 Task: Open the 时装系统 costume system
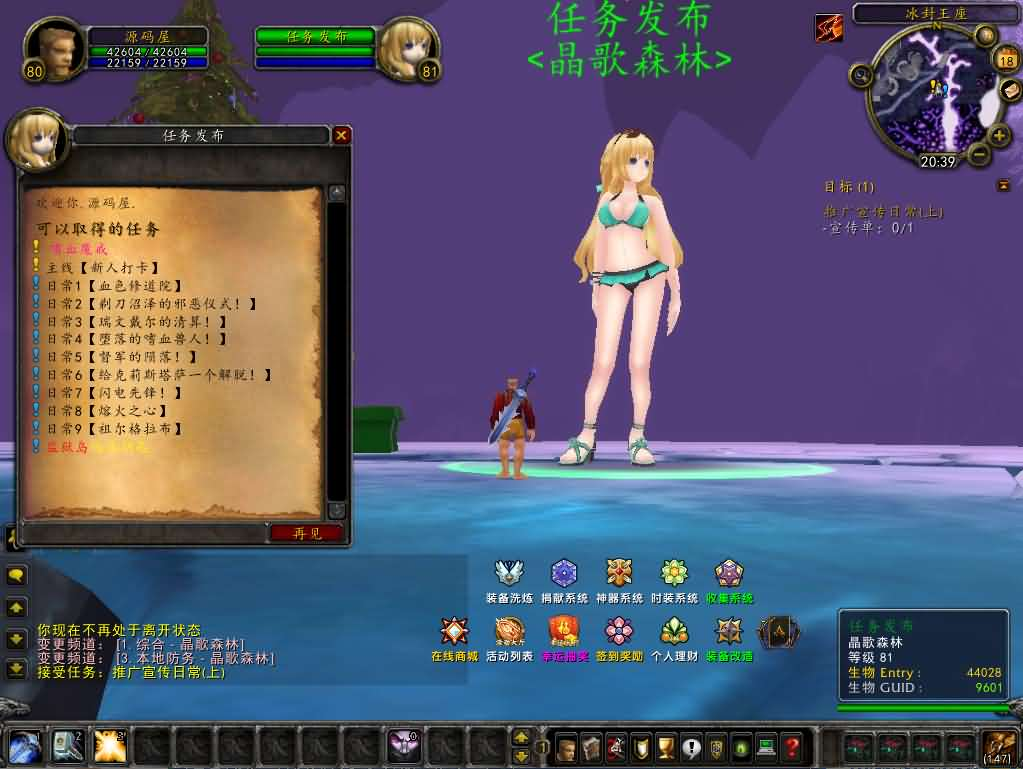pos(674,574)
